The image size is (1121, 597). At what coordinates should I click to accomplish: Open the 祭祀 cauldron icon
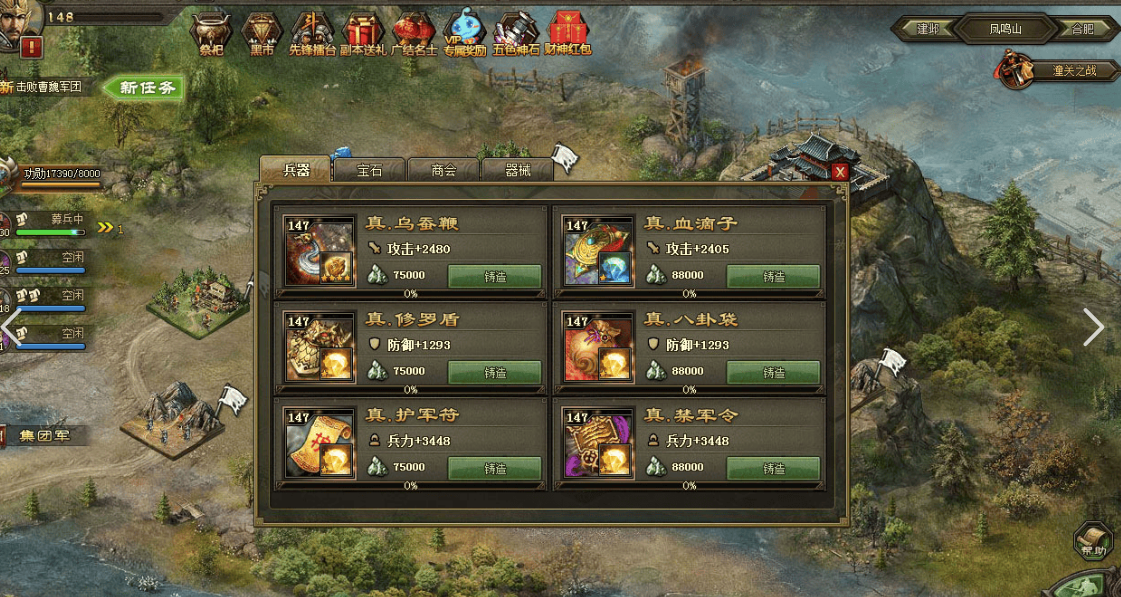(x=211, y=34)
